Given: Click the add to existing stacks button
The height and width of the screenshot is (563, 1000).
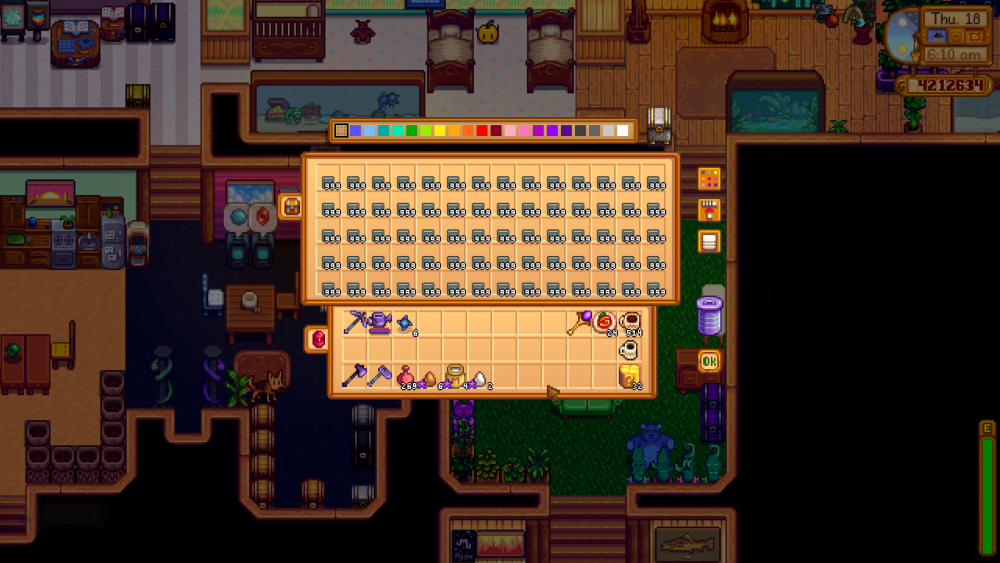Looking at the screenshot, I should point(709,210).
